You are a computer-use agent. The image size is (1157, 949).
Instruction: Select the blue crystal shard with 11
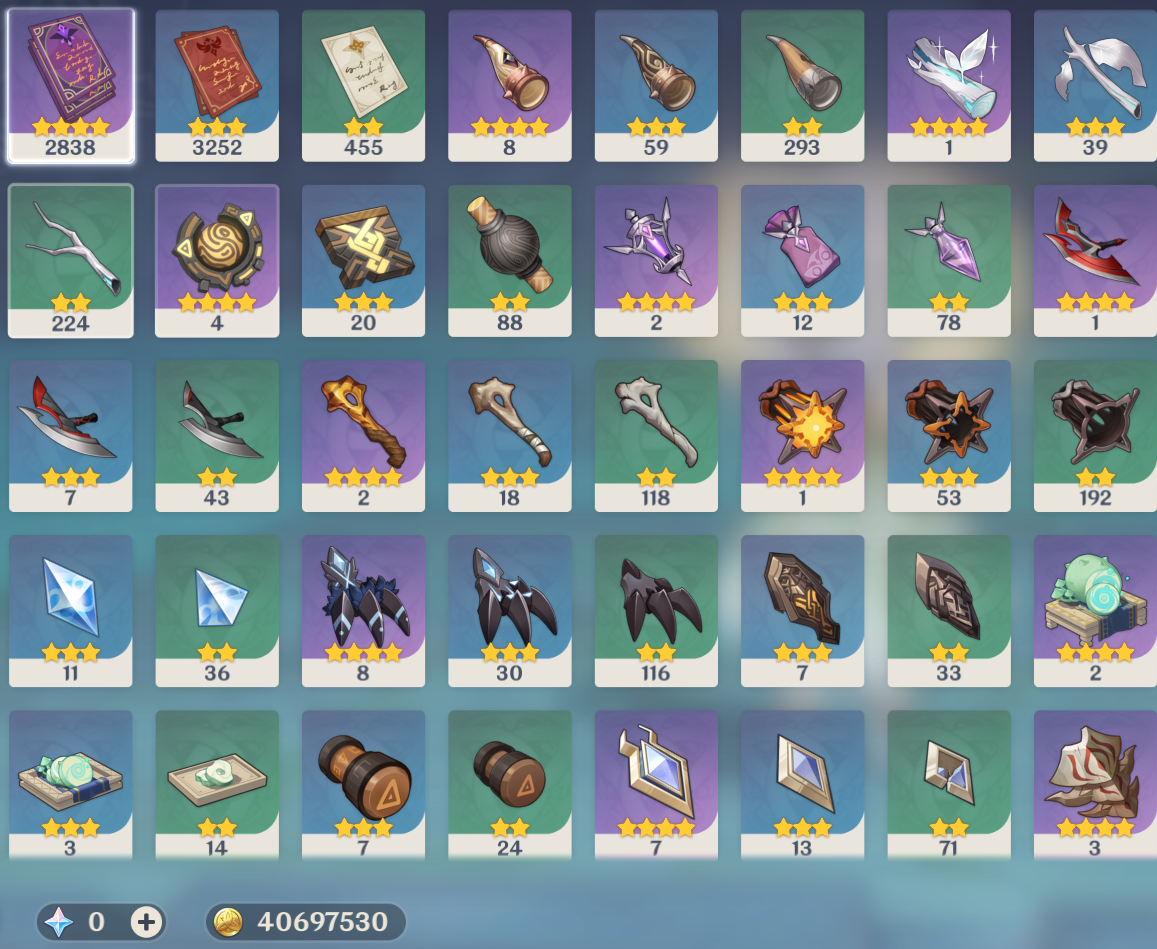click(70, 610)
